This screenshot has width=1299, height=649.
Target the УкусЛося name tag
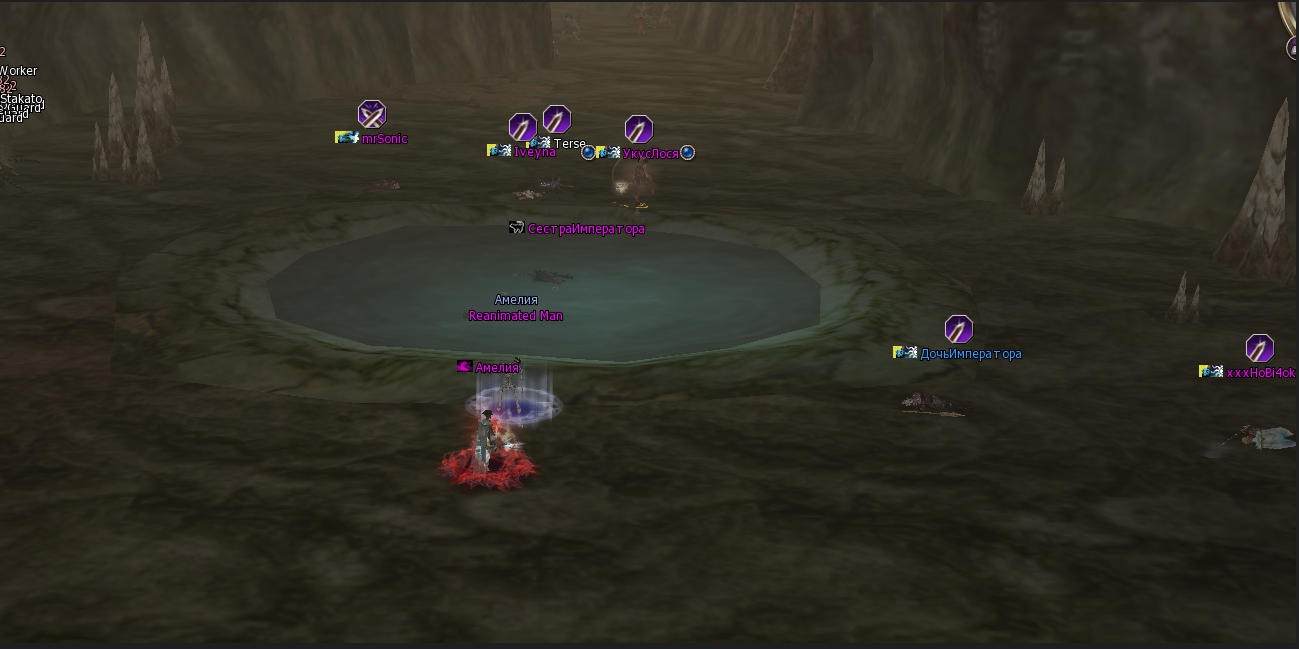tap(650, 153)
